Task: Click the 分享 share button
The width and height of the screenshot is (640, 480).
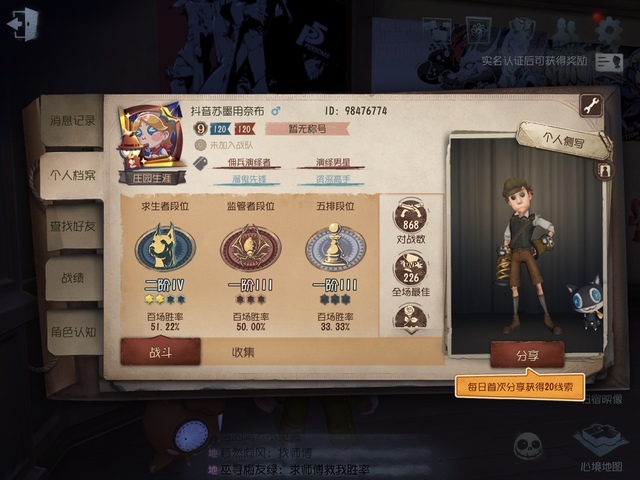Action: [x=527, y=354]
